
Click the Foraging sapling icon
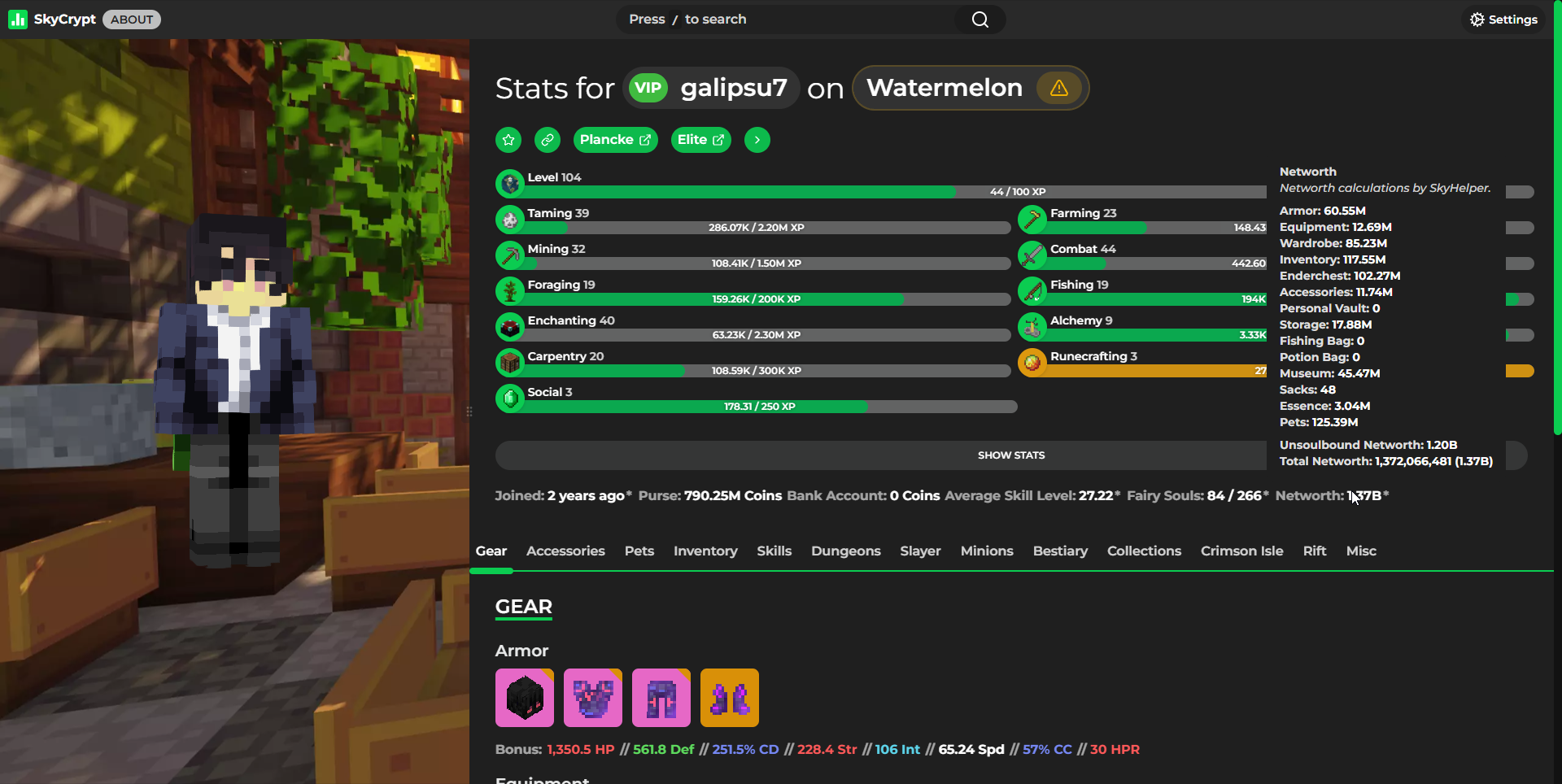(x=510, y=290)
